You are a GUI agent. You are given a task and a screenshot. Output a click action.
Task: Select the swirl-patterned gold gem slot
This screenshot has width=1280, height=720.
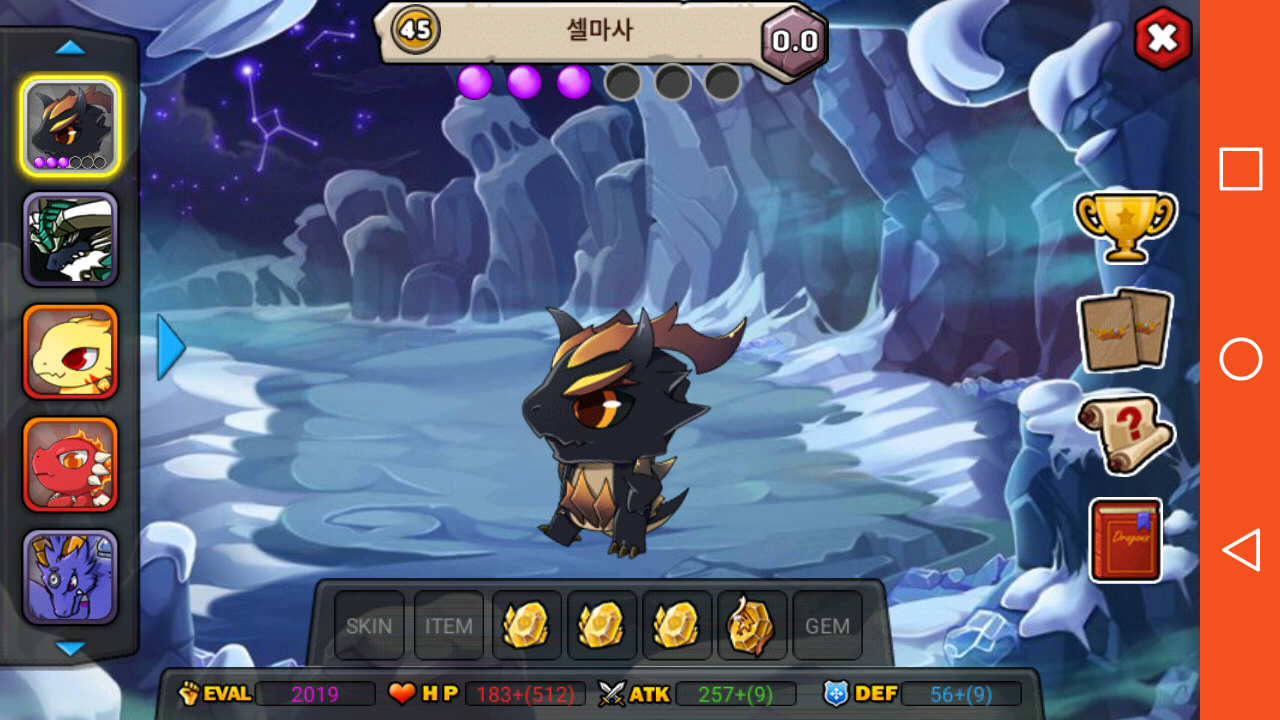click(x=751, y=626)
